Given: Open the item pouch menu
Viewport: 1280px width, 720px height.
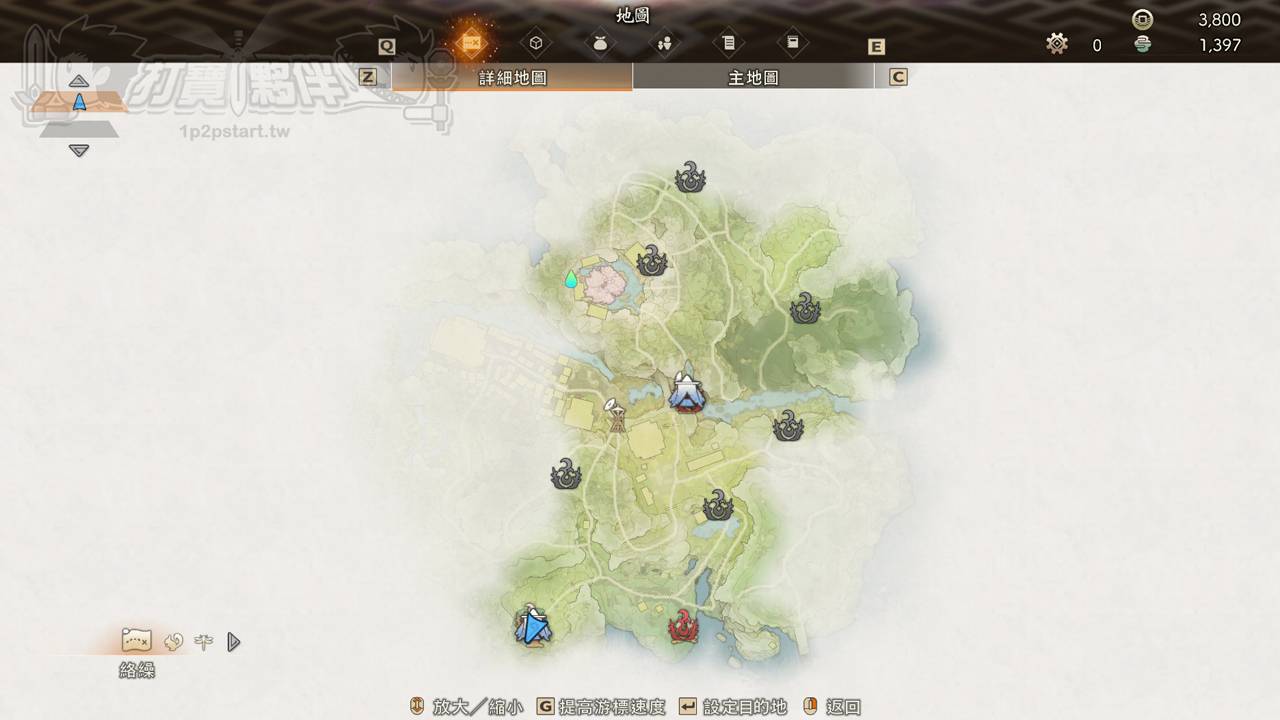Looking at the screenshot, I should point(600,43).
